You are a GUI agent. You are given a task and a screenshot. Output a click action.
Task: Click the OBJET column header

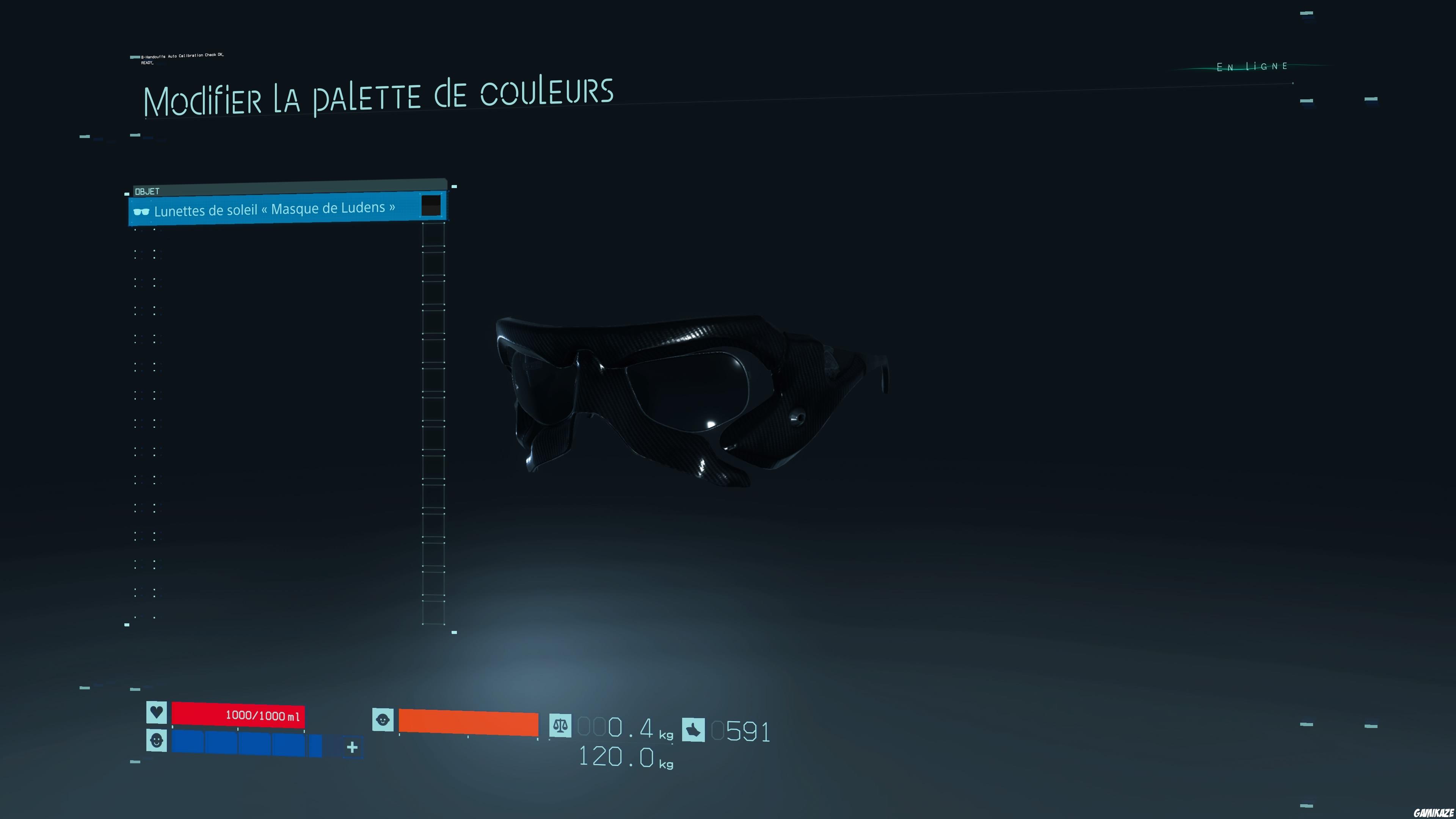coord(147,190)
